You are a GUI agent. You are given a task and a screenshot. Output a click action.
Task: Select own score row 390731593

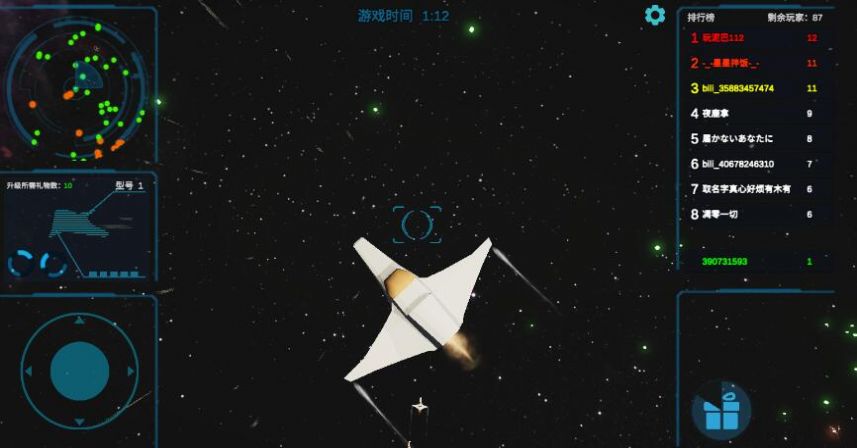(754, 262)
